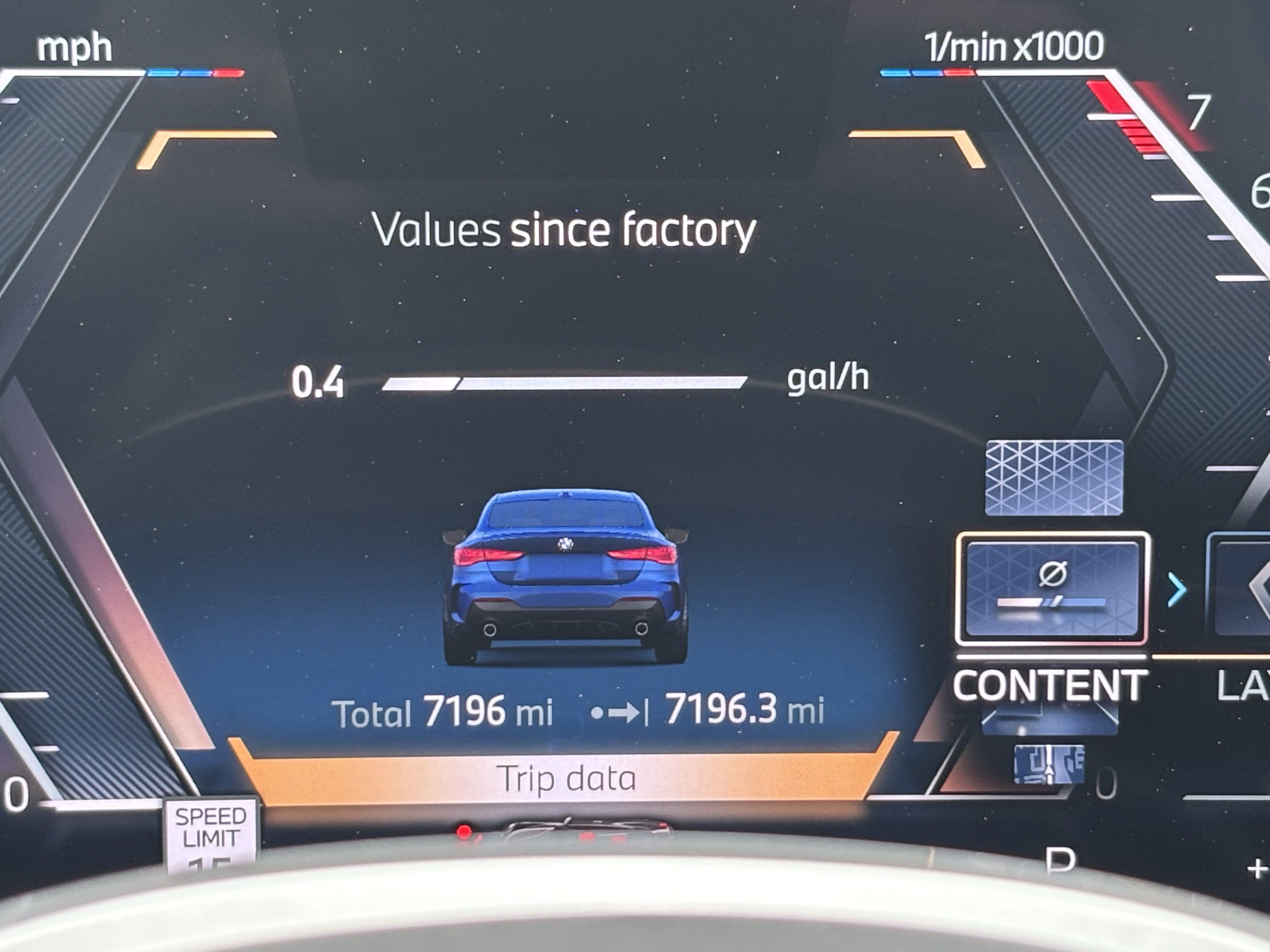Open the navigation map widget icon below CONTENT
The height and width of the screenshot is (952, 1270).
[1049, 764]
